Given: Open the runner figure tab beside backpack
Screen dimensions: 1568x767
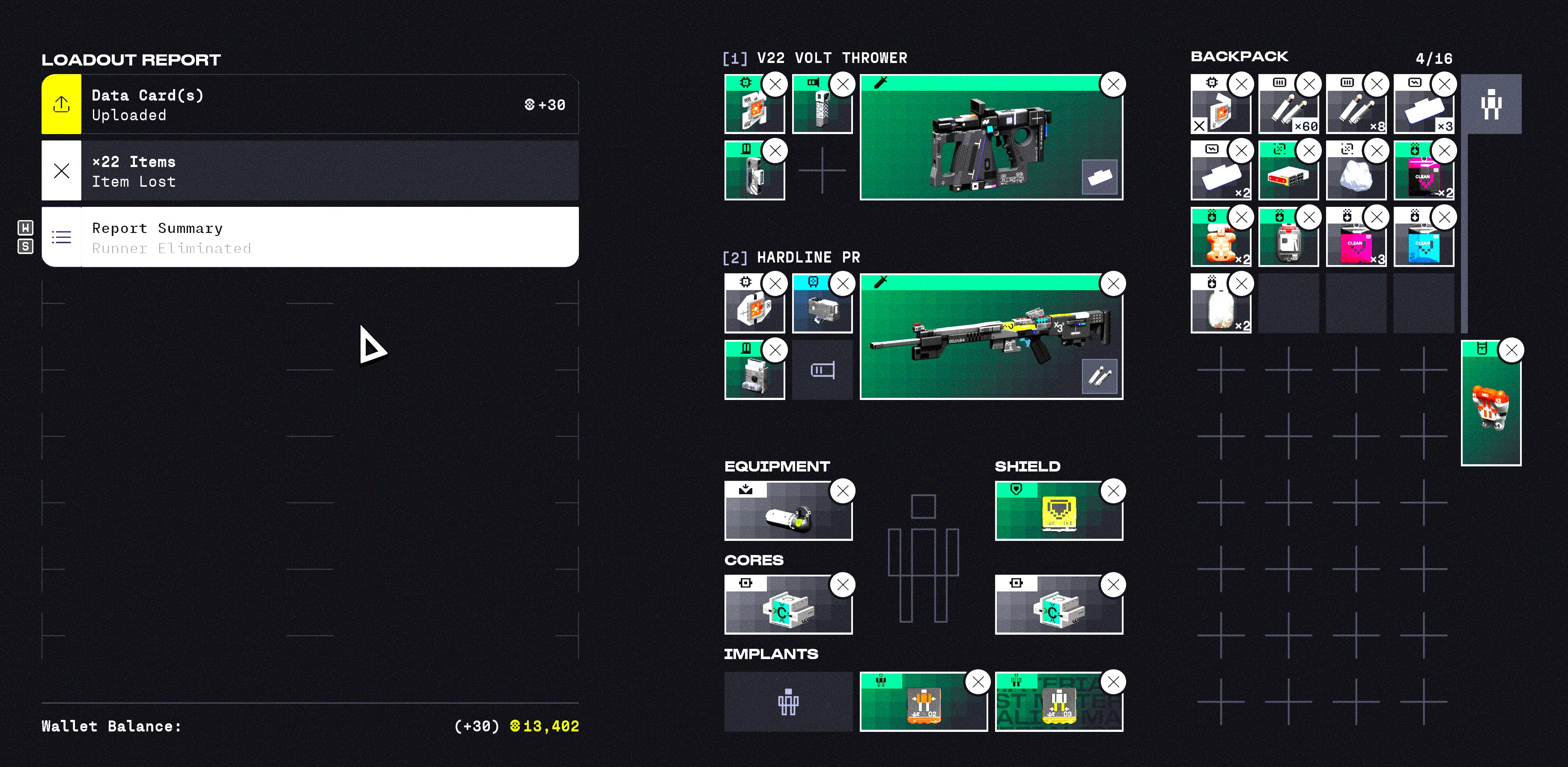Looking at the screenshot, I should coord(1490,104).
